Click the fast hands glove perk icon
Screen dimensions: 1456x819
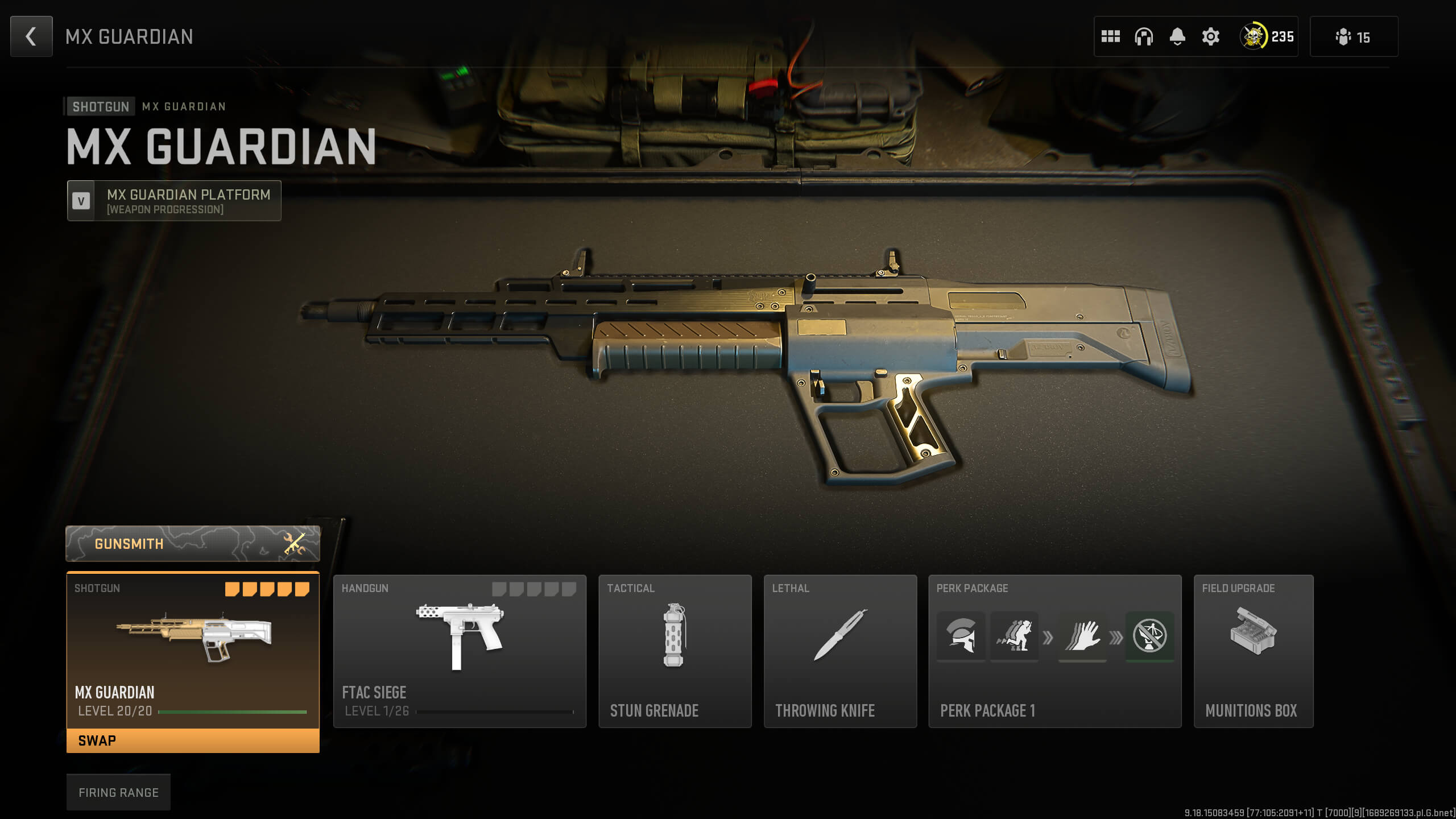tap(1082, 637)
